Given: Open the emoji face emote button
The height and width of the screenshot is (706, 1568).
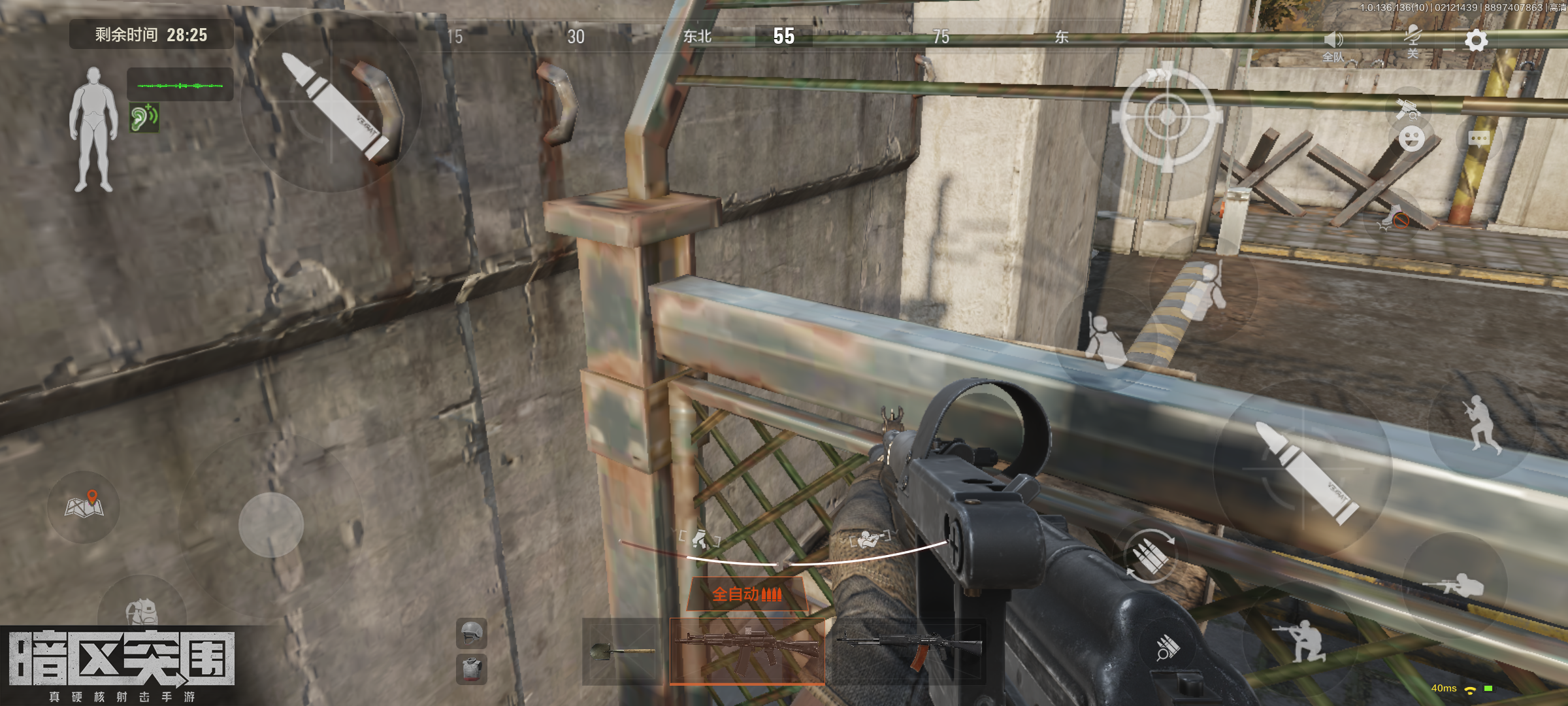Looking at the screenshot, I should (1412, 139).
